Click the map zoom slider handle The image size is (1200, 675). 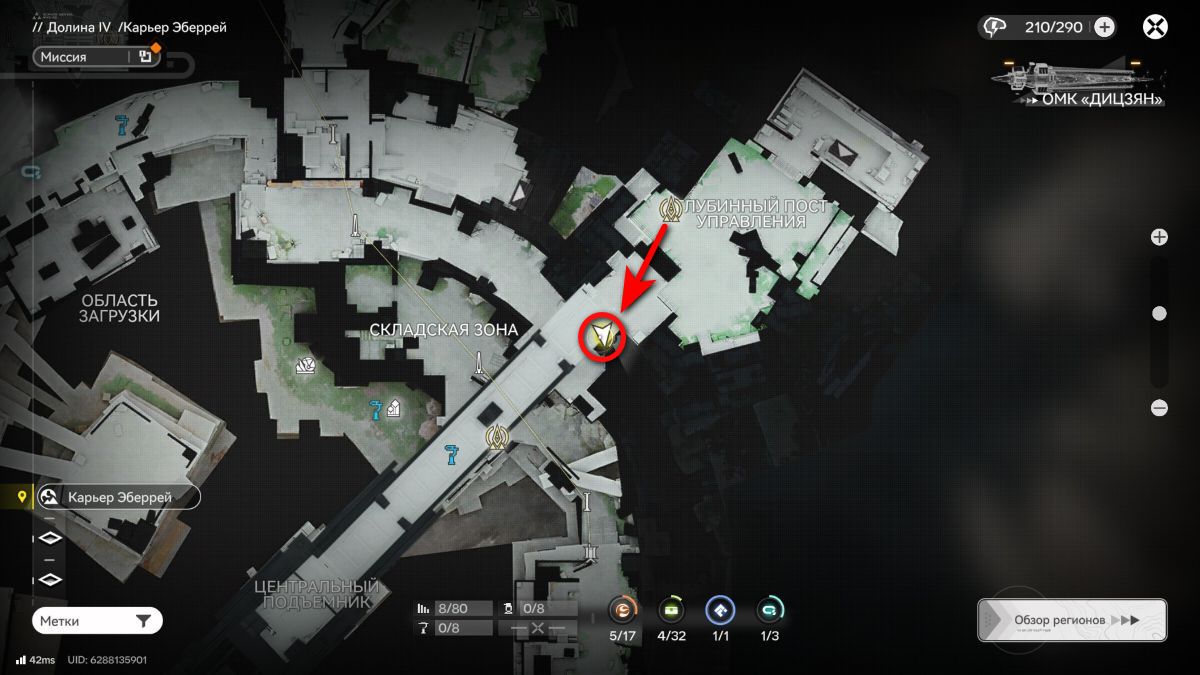1159,314
